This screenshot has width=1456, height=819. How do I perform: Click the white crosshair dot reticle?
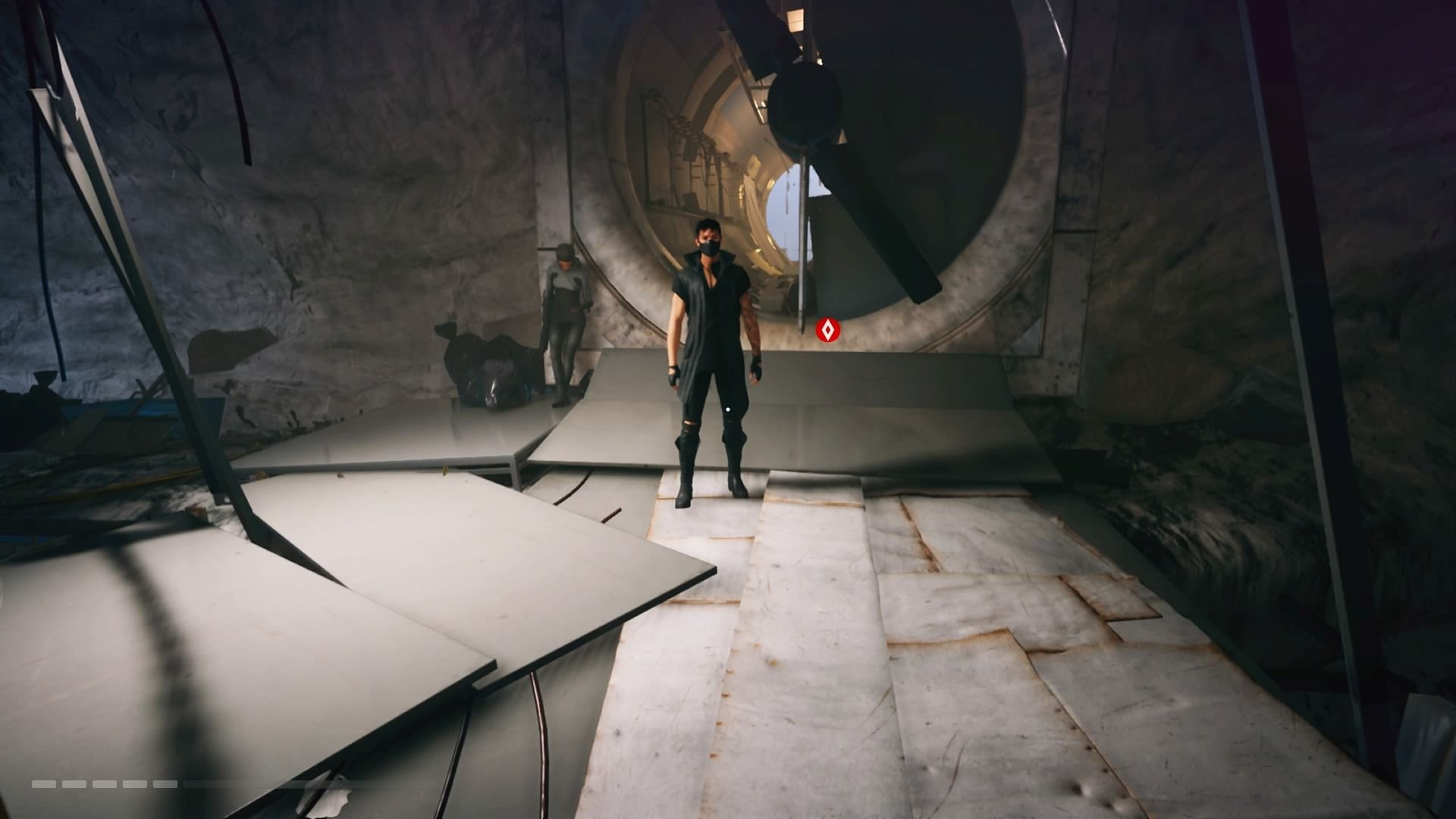(x=727, y=408)
